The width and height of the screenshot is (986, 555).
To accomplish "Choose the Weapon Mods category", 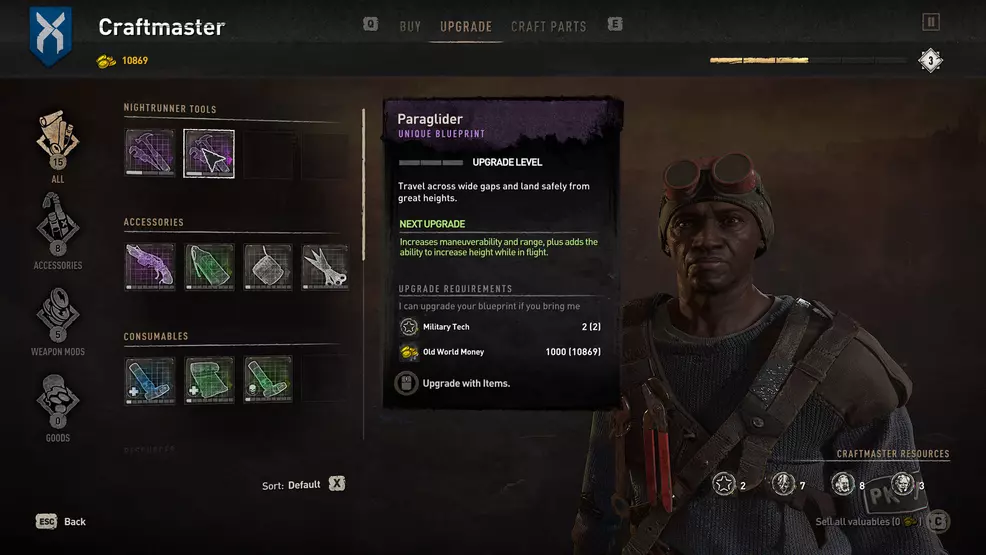I will click(x=57, y=320).
